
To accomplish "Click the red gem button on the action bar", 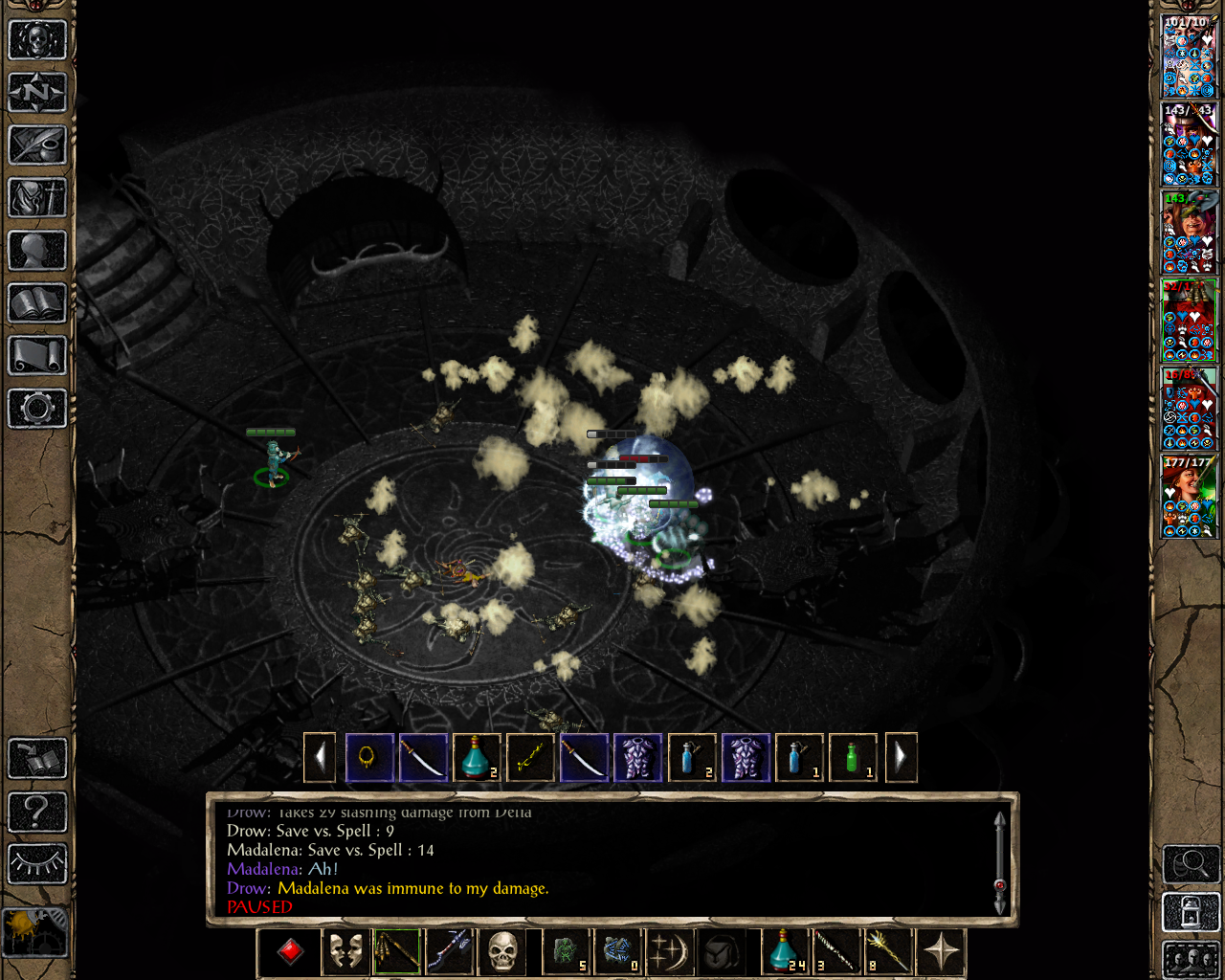I will tap(290, 952).
